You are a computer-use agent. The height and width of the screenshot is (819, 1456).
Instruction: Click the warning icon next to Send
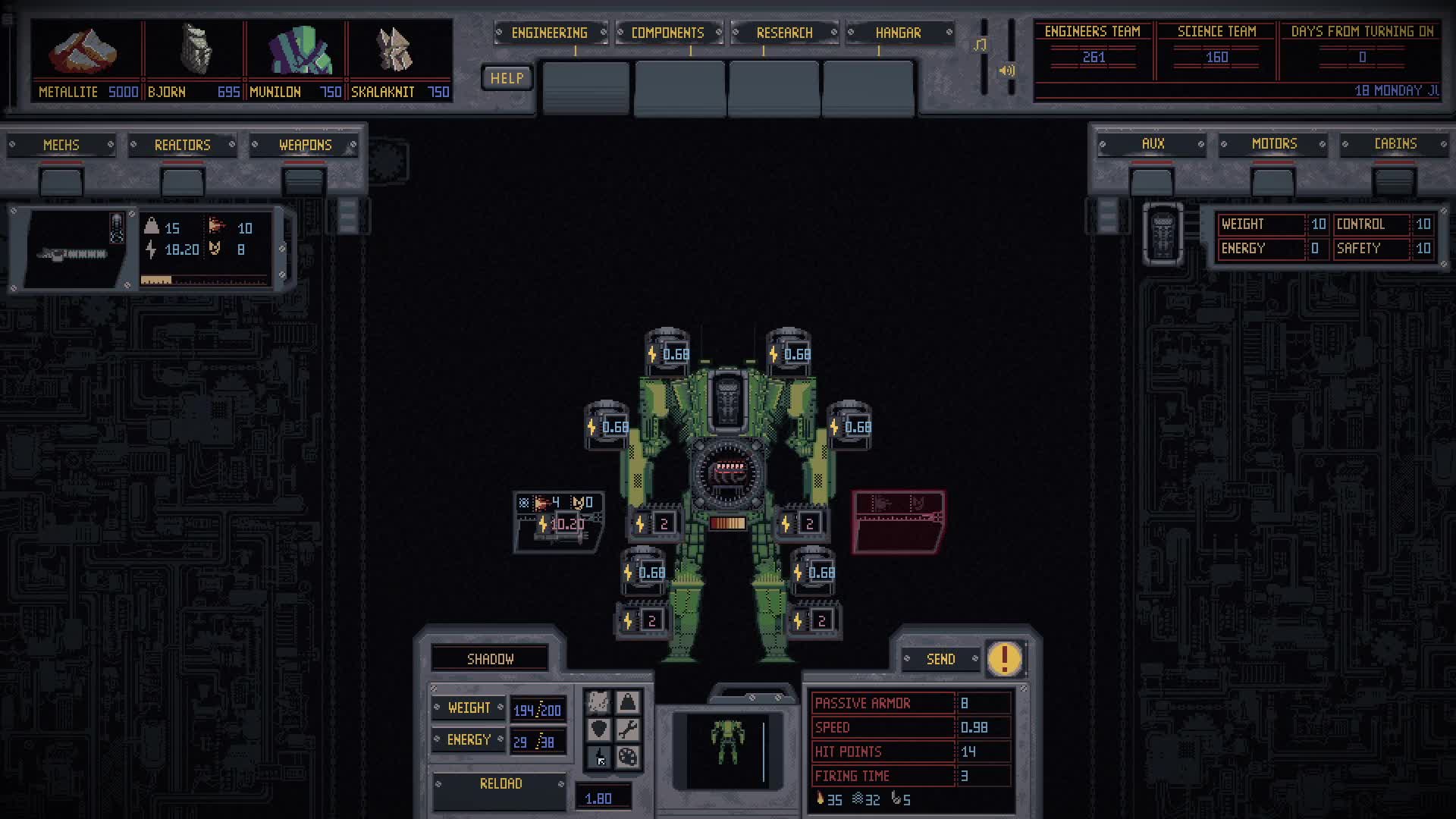[x=1003, y=659]
